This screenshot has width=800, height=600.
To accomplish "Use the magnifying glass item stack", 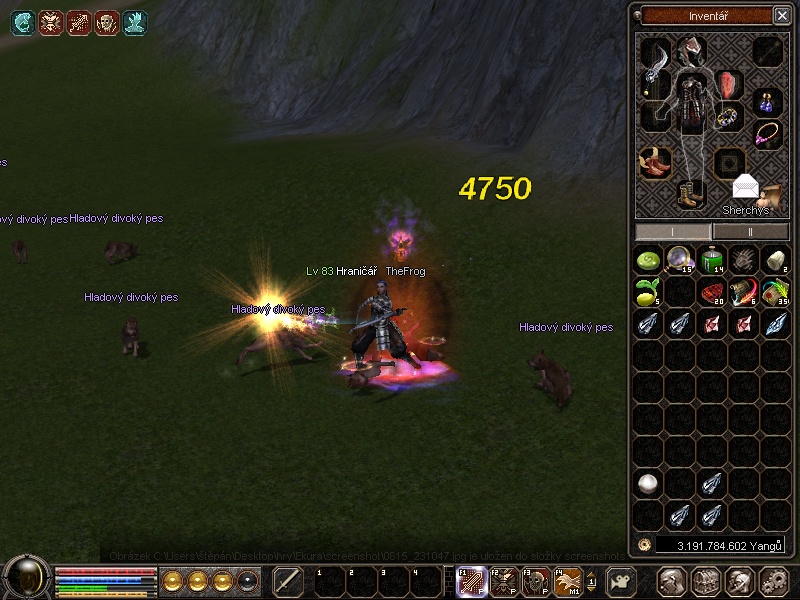I will [680, 260].
